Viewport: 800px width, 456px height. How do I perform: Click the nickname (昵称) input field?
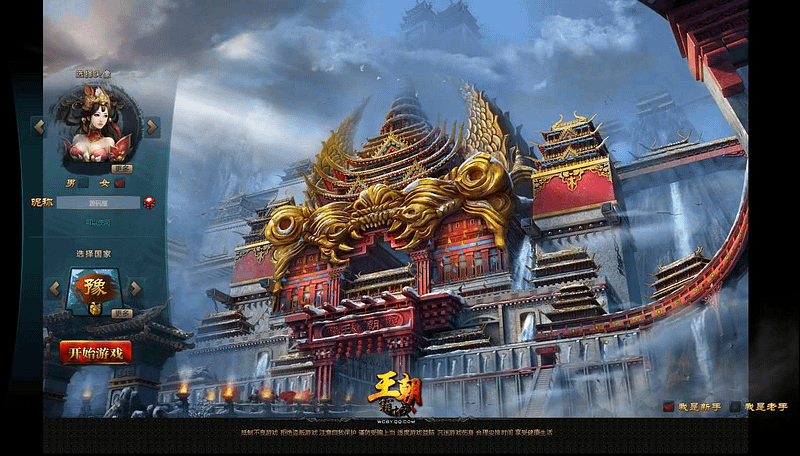click(x=98, y=202)
